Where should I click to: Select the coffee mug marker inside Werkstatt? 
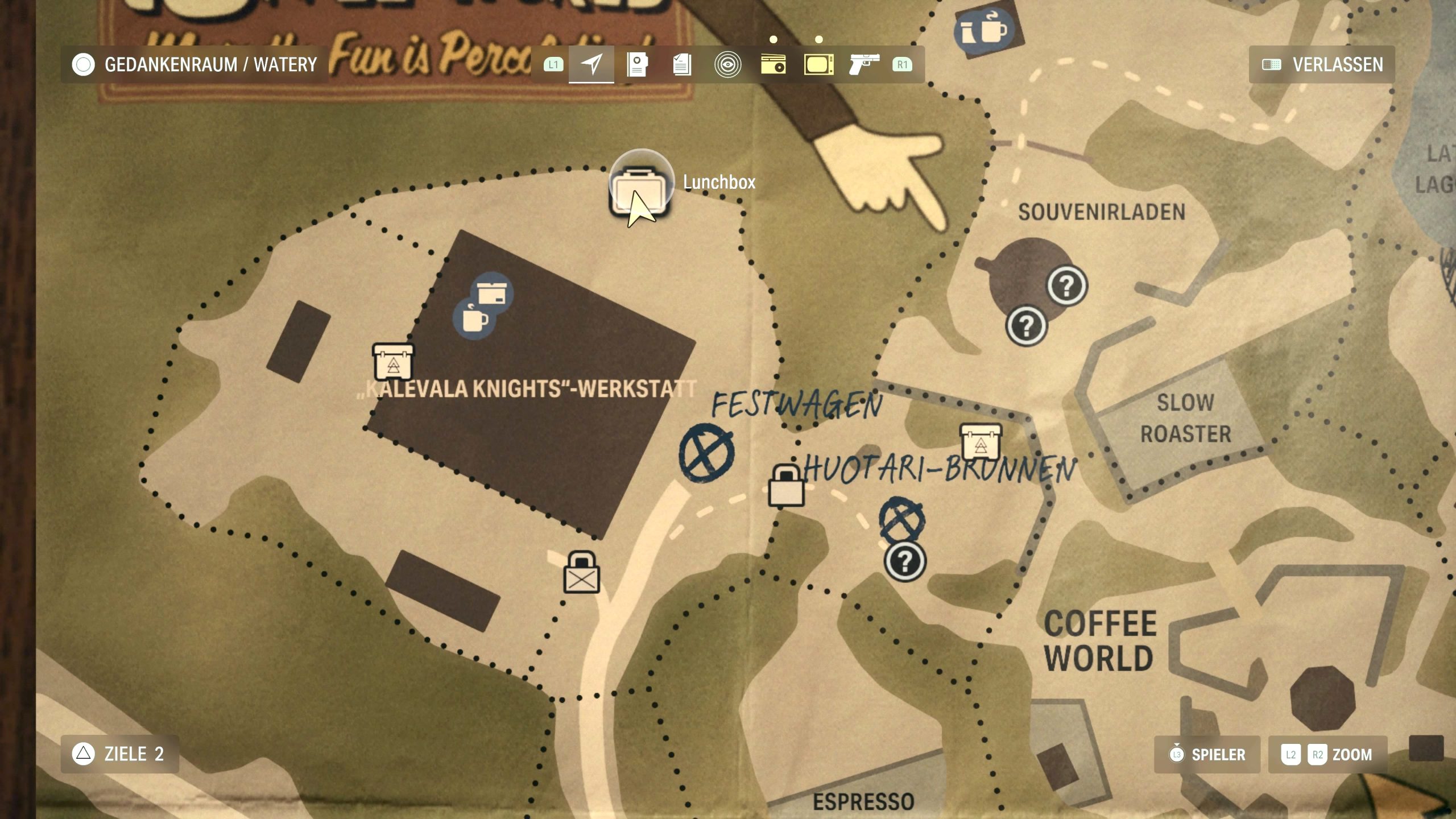point(473,318)
